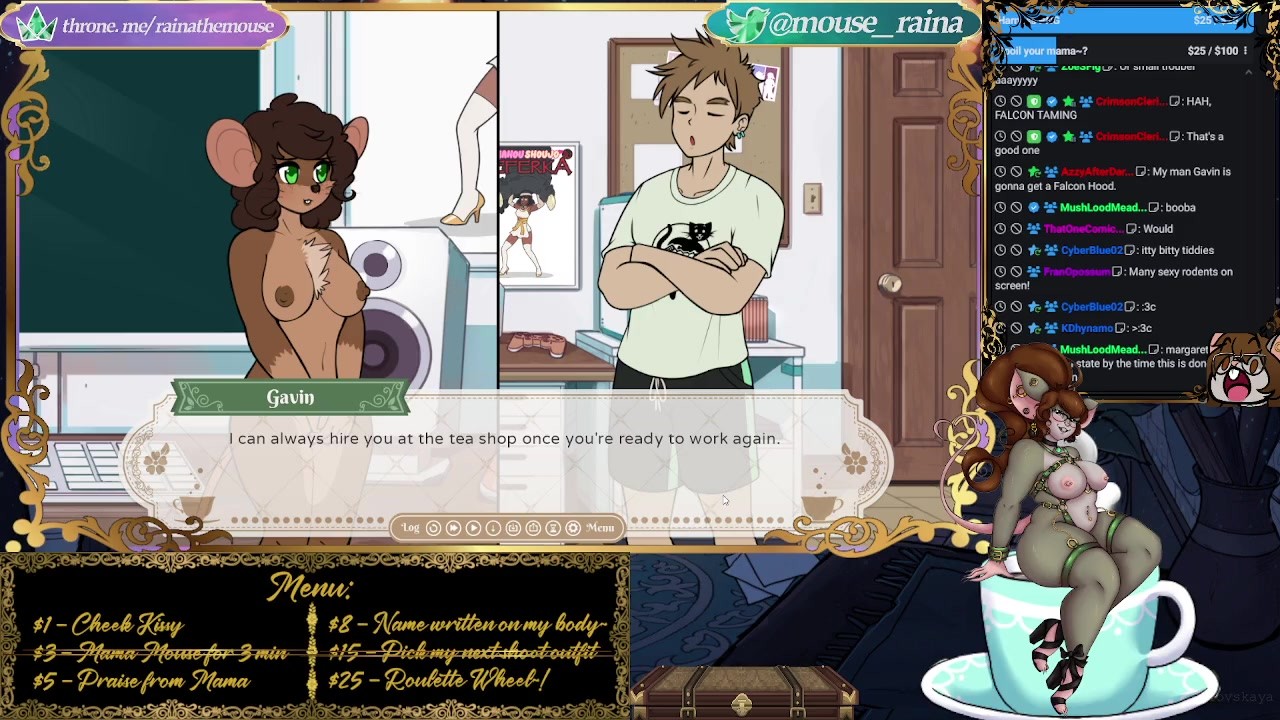The image size is (1280, 720).
Task: Click the hourglass icon in the quick bar
Action: click(x=553, y=528)
